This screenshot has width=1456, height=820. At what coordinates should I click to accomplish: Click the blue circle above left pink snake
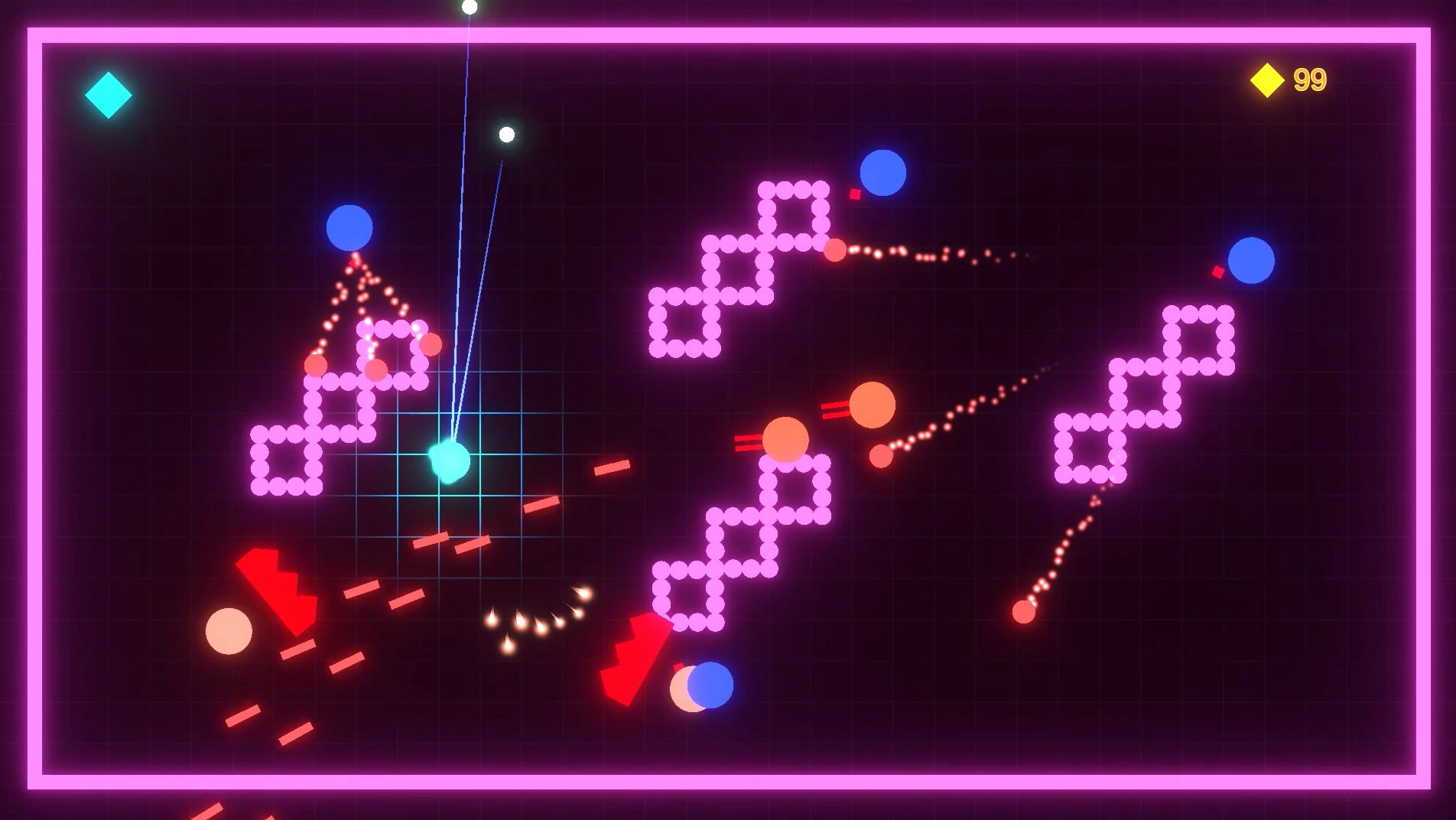point(348,228)
